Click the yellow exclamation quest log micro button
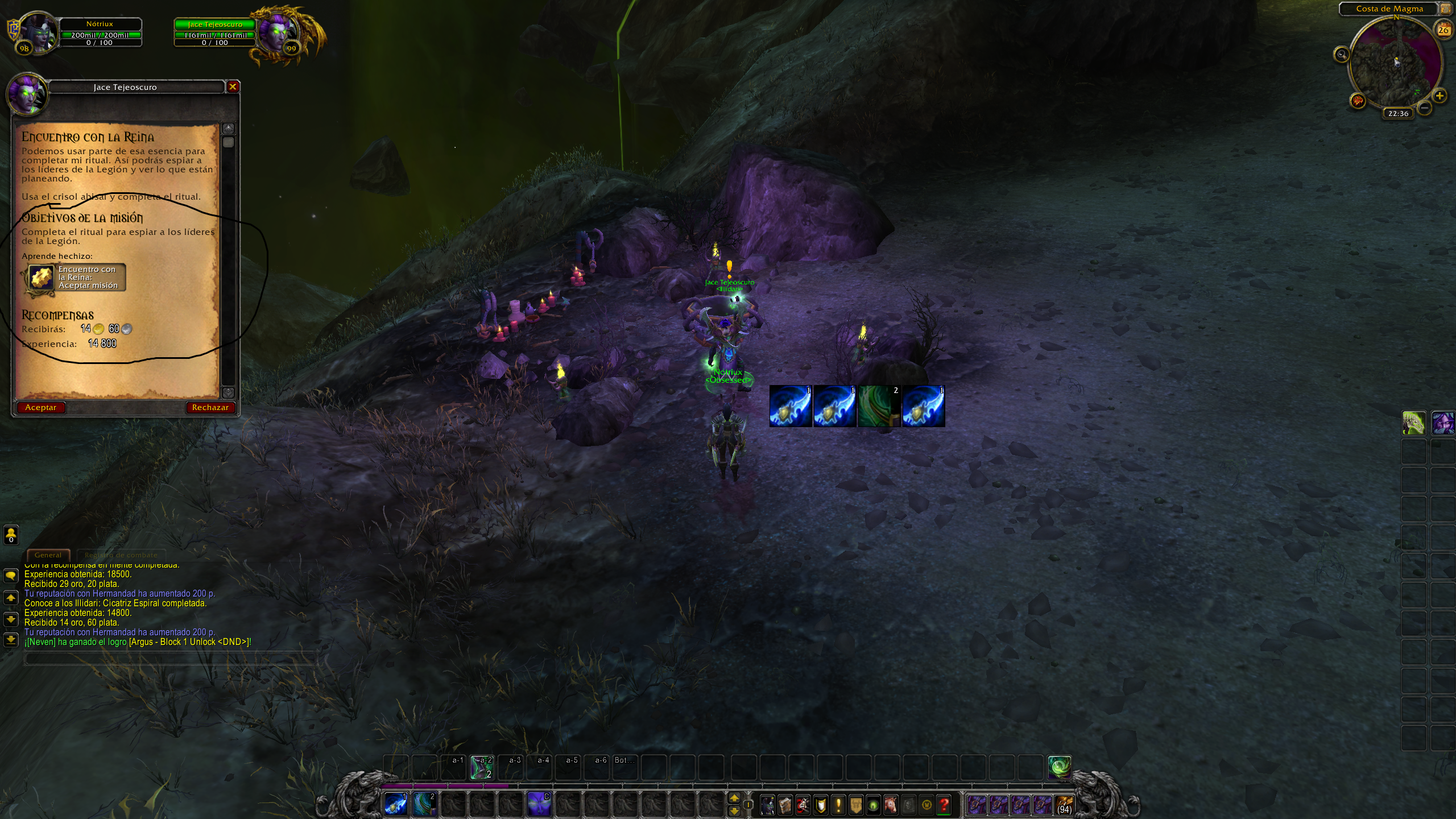 tap(838, 805)
